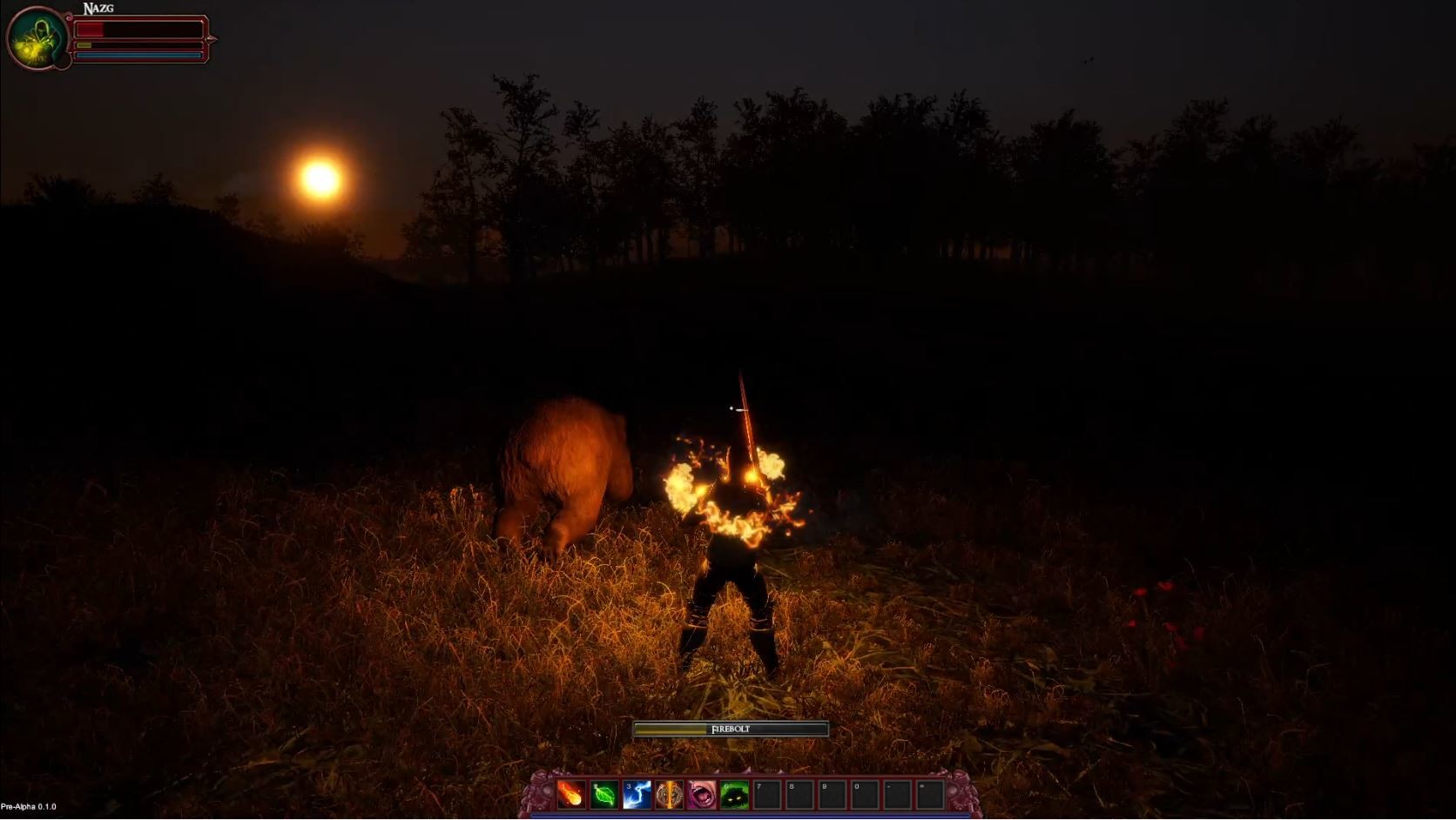Click the empty minus hotbar slot
1456x820 pixels.
pyautogui.click(x=900, y=795)
